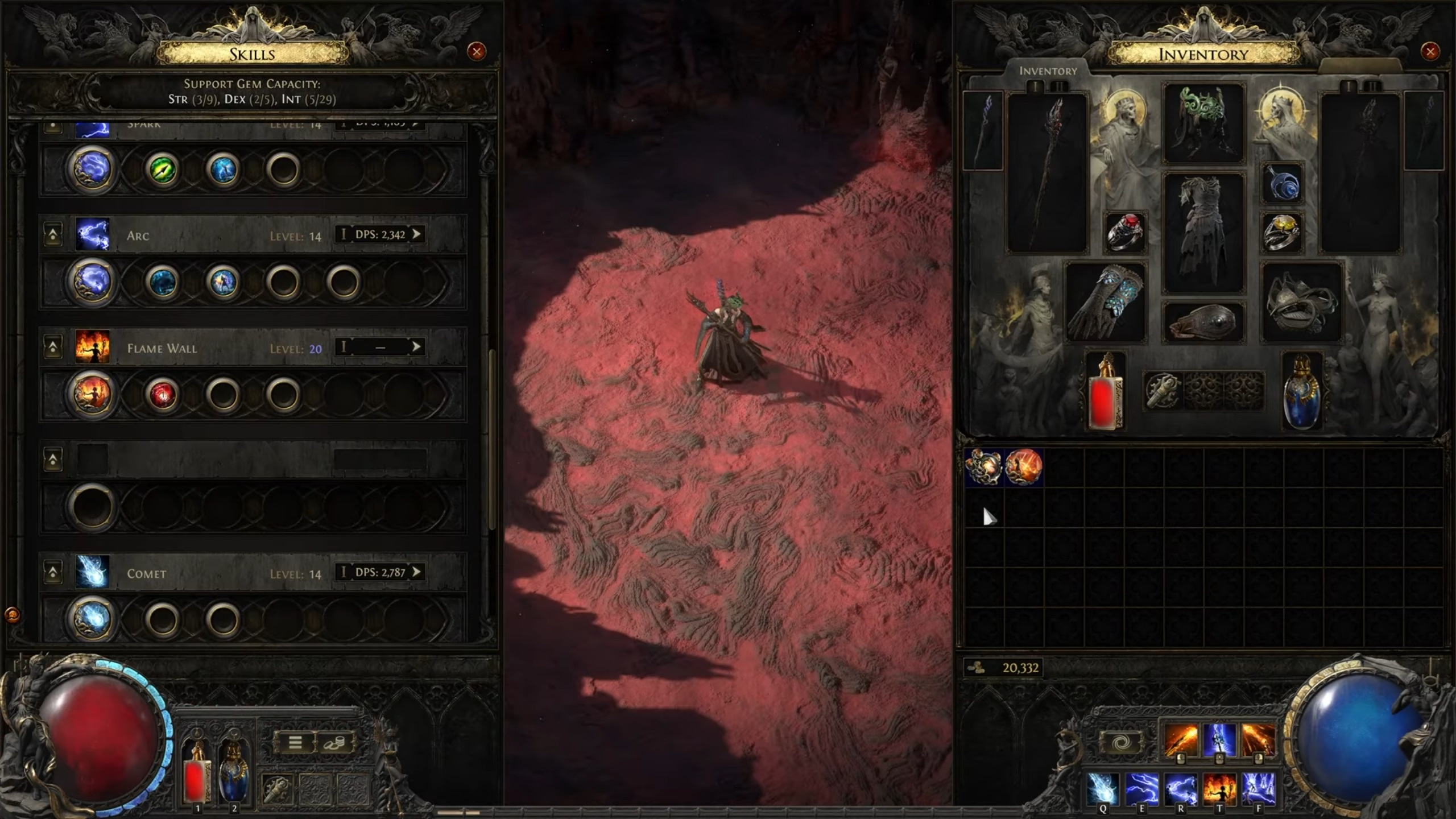Toggle the weapon set I indicator on Arc's row

pos(344,234)
